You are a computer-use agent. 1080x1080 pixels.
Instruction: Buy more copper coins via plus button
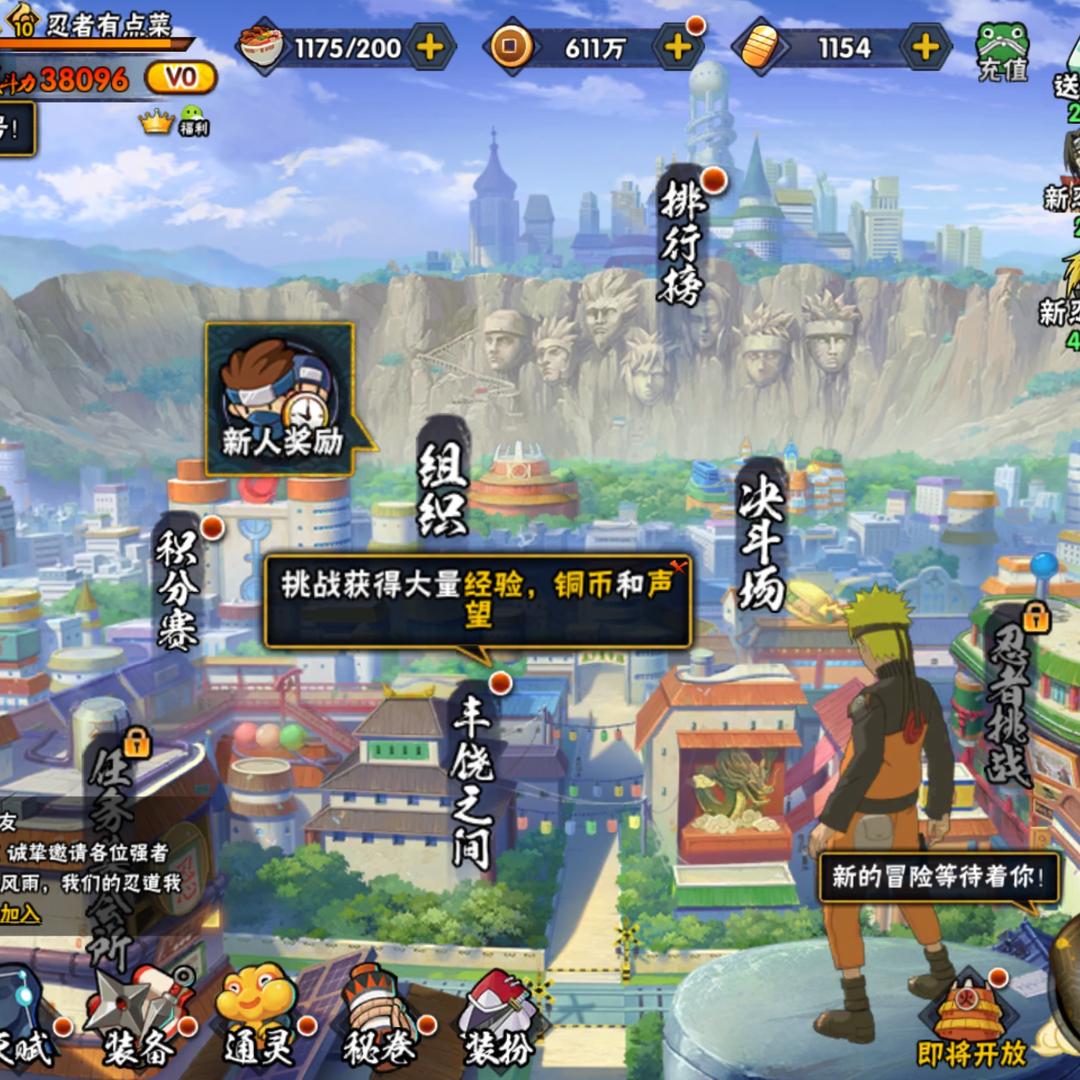678,47
